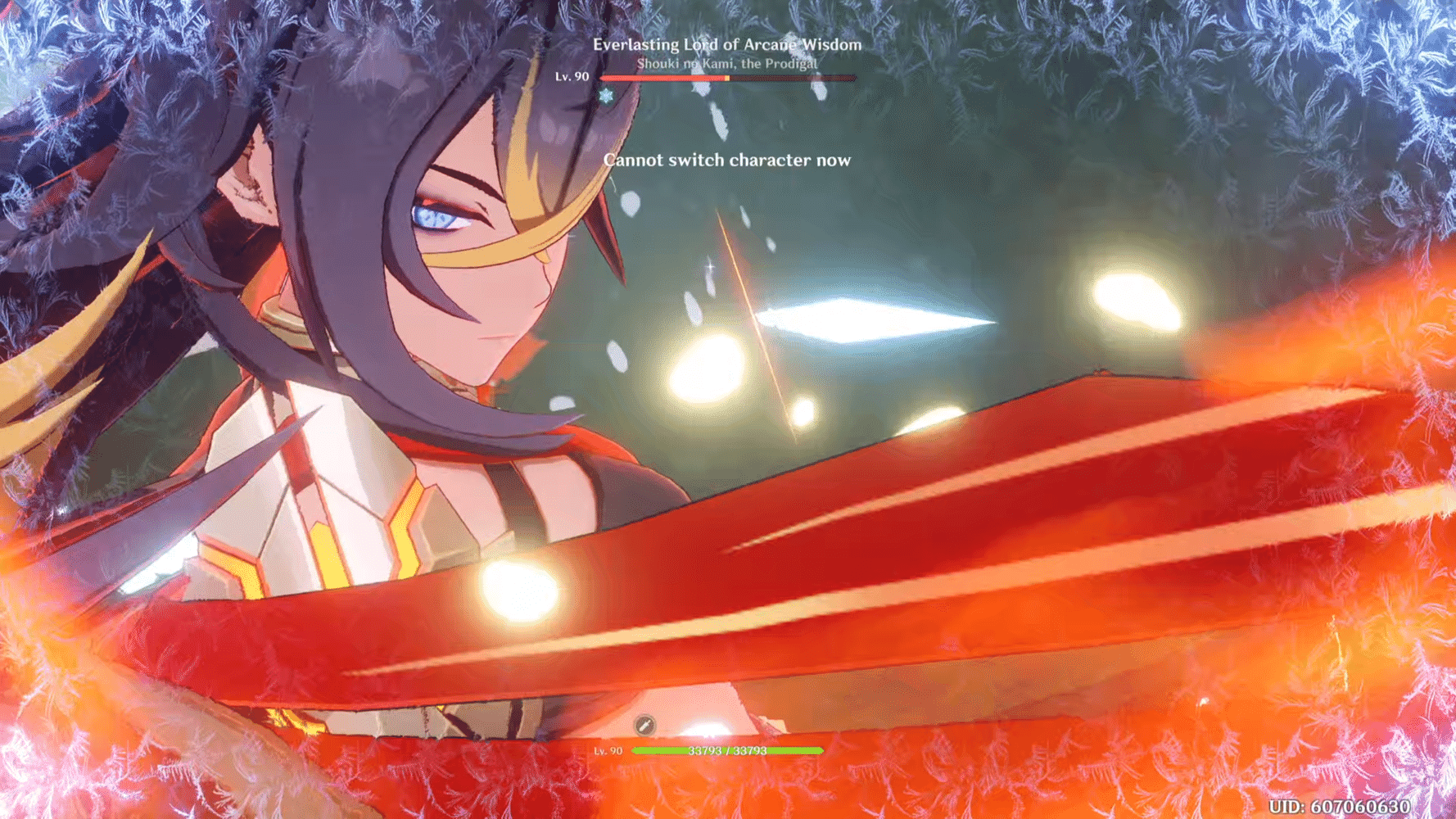Click the yellow segment marker on the boss HP bar

(x=726, y=78)
